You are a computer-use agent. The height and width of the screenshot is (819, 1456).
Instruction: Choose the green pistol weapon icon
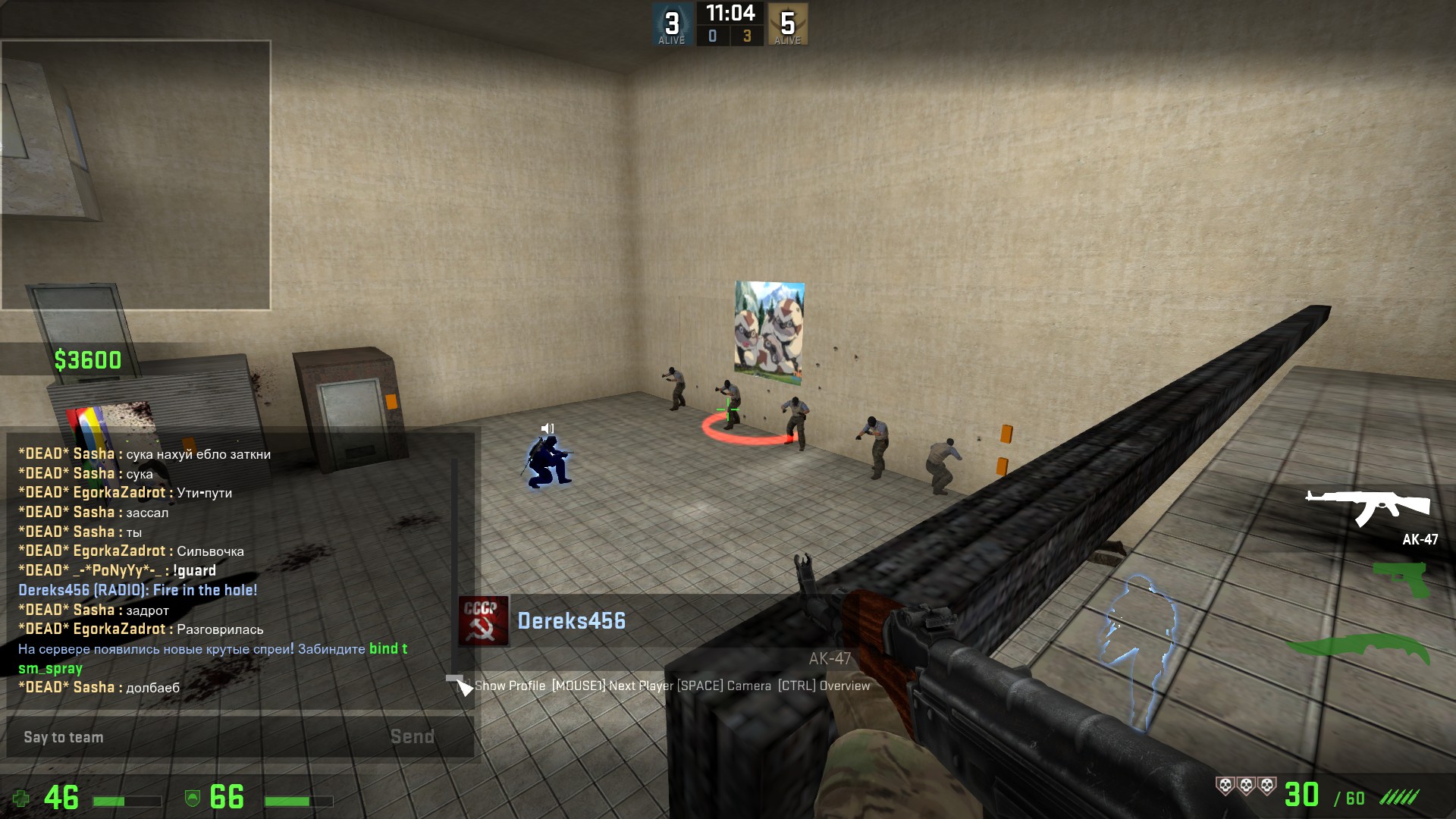(x=1401, y=578)
